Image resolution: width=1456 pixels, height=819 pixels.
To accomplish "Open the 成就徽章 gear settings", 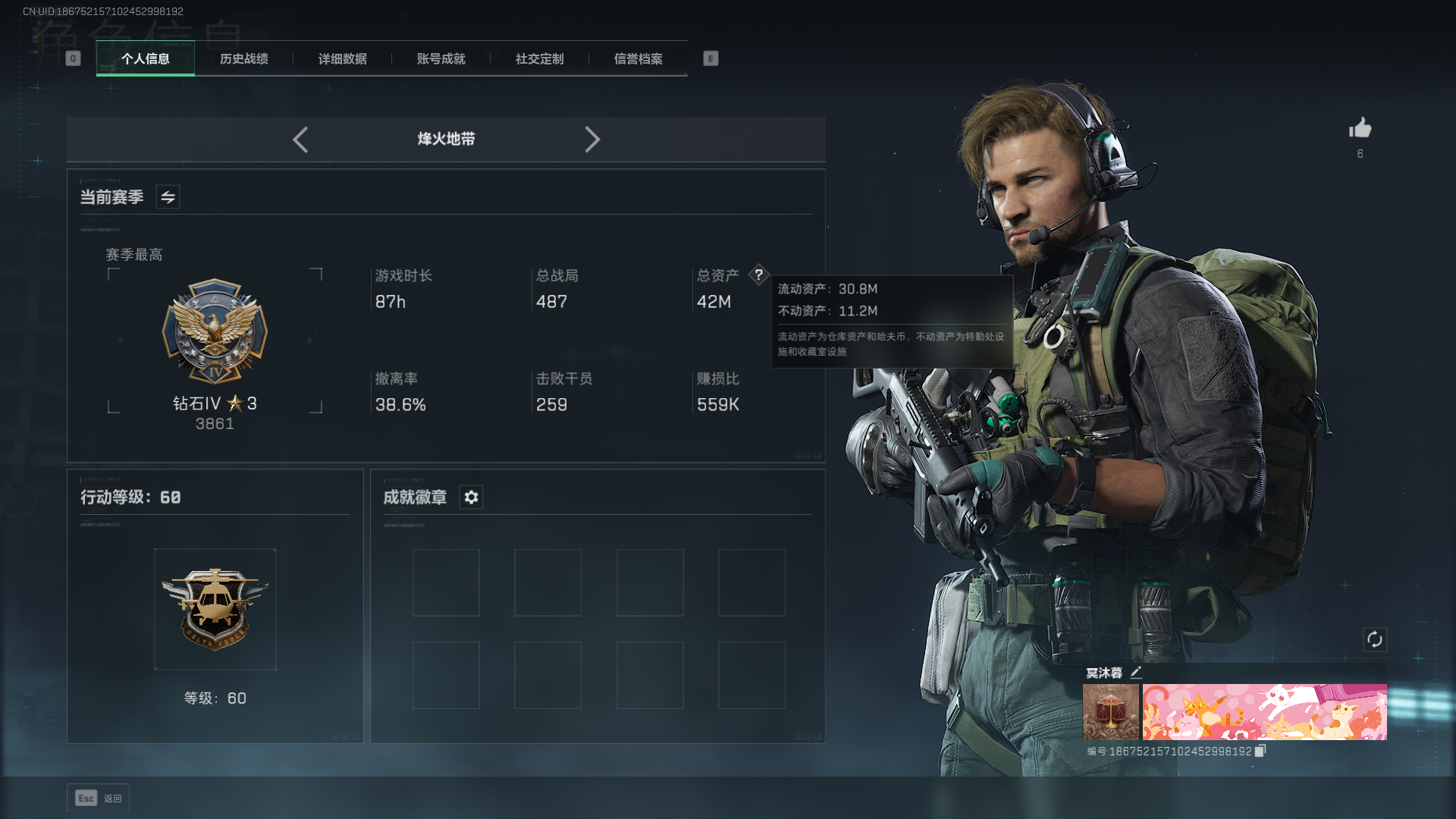I will coord(471,497).
